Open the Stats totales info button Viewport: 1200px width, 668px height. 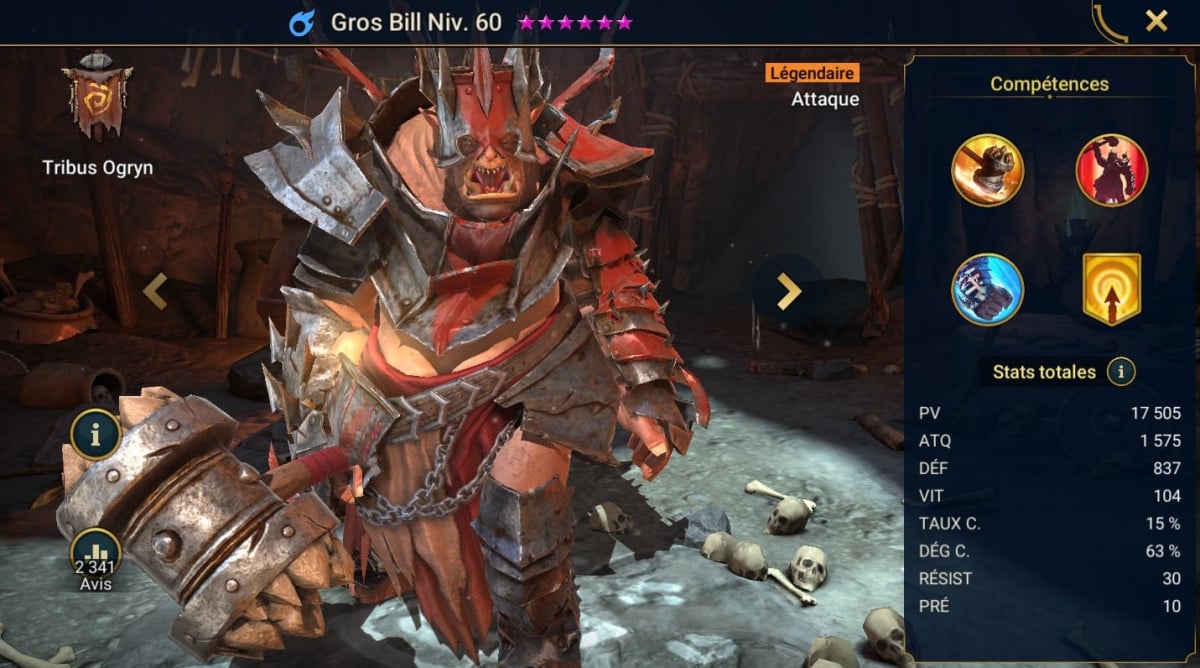[1121, 372]
